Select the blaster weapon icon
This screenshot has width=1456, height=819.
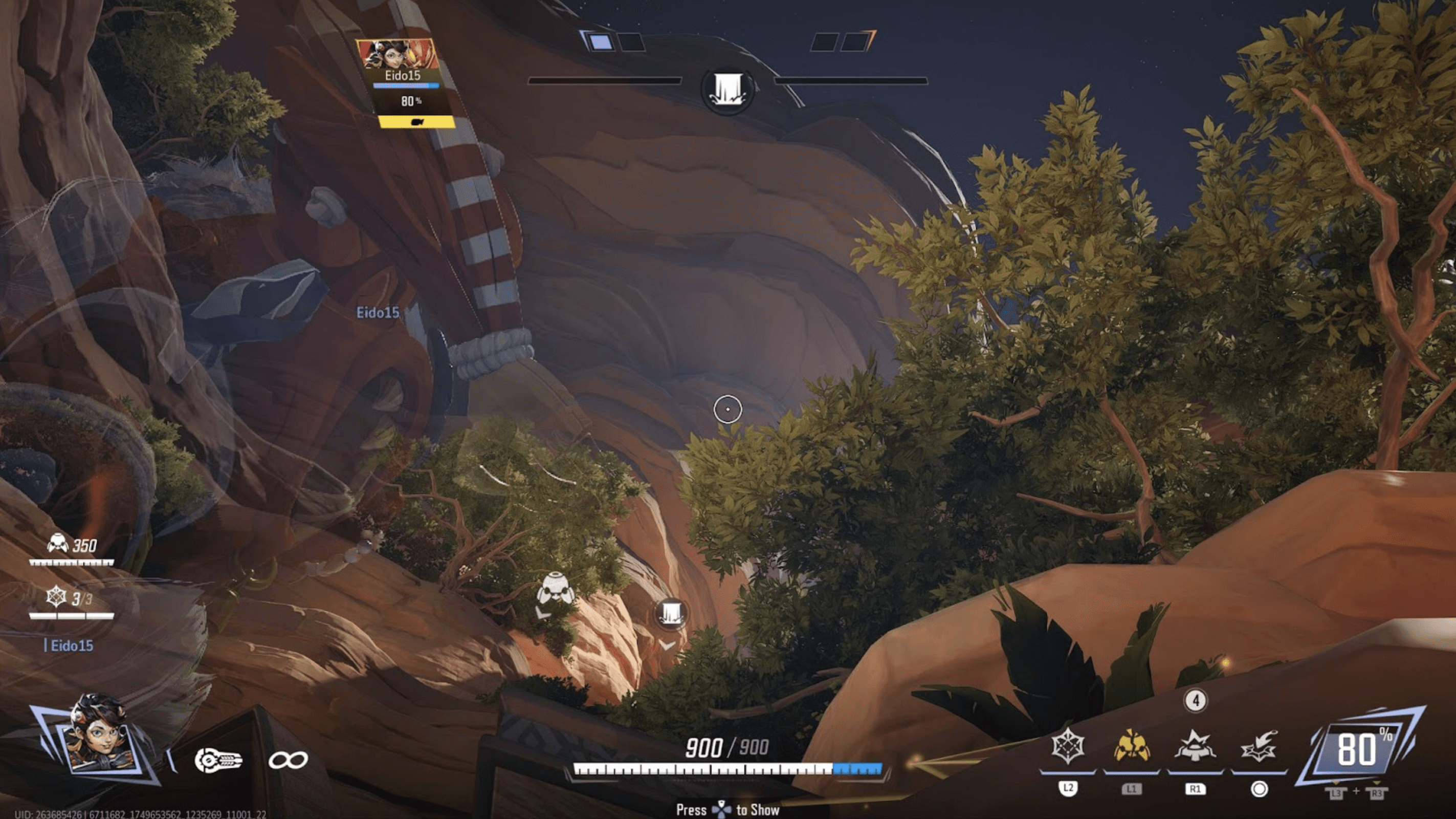pos(217,760)
